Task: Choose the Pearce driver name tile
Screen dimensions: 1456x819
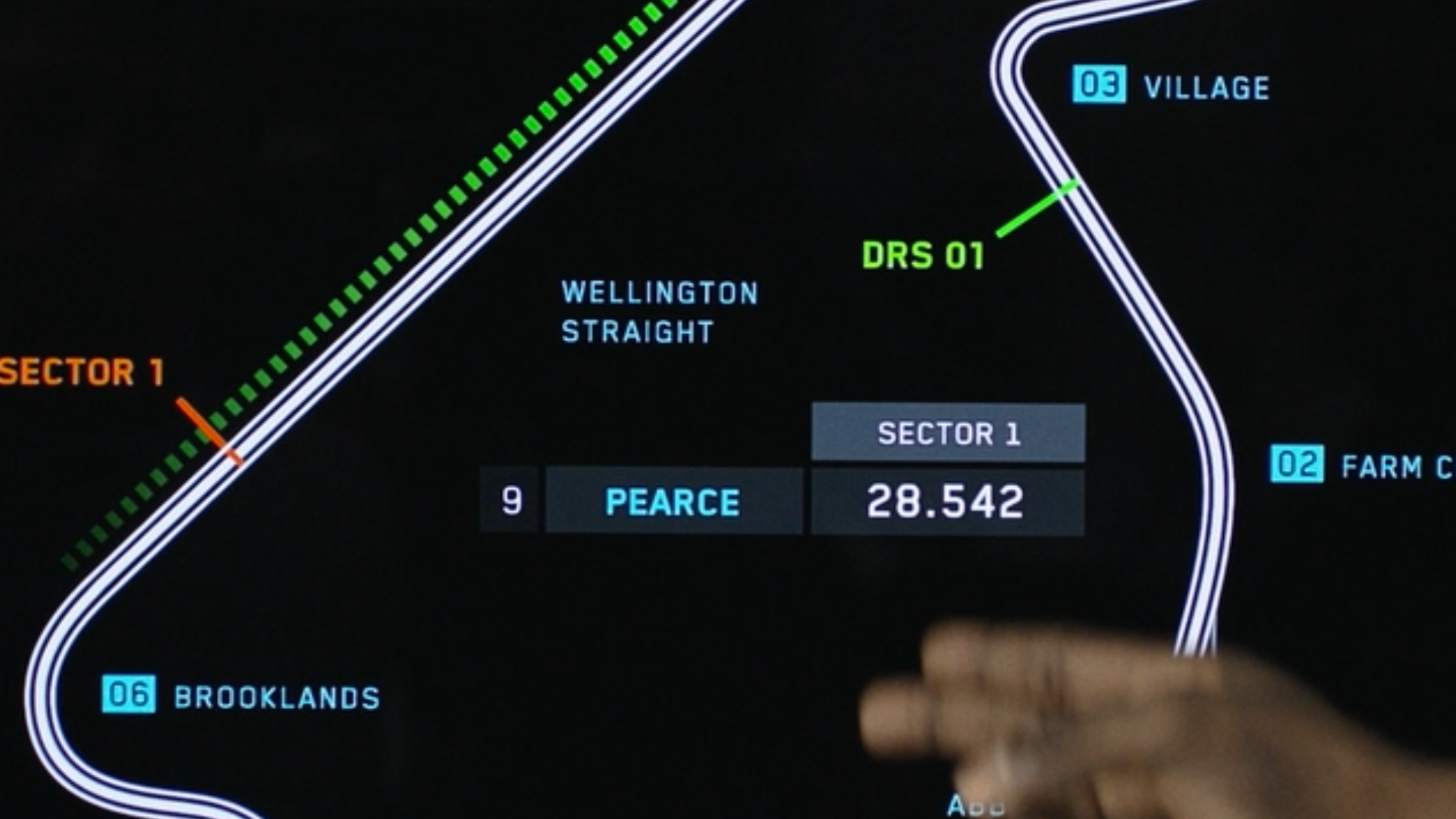Action: (673, 501)
